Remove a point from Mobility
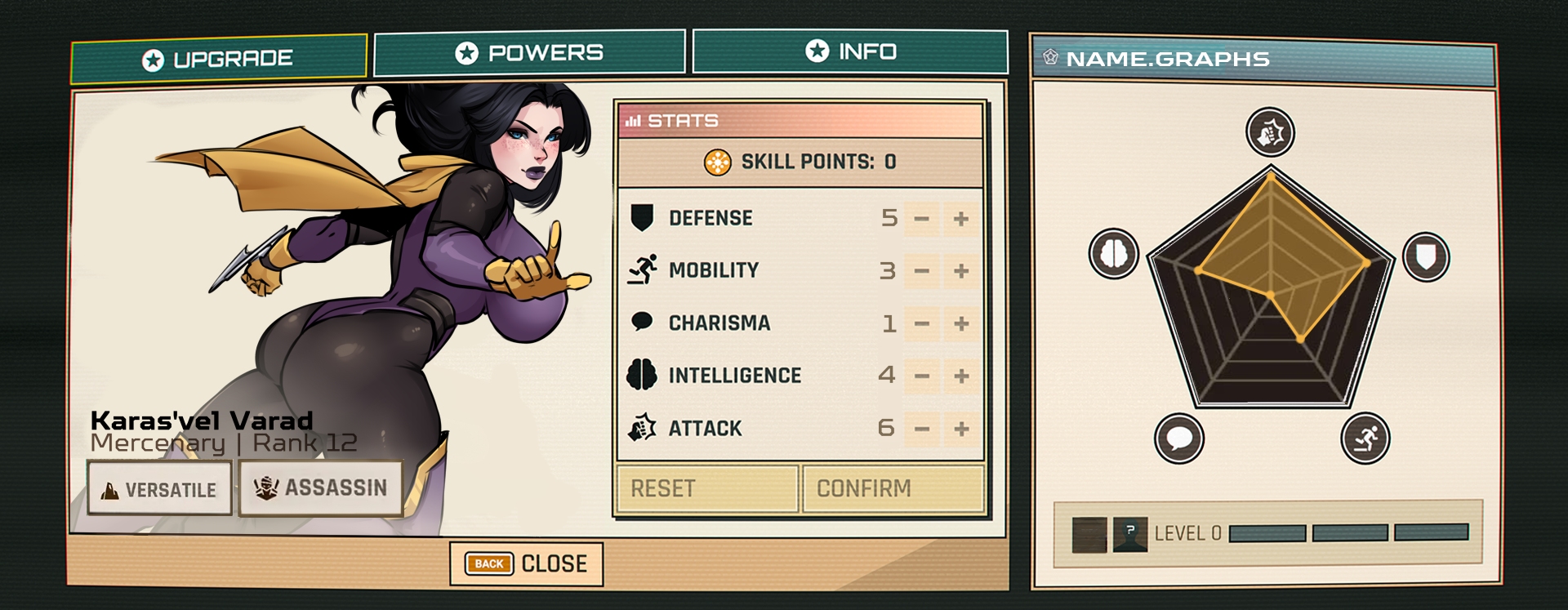The width and height of the screenshot is (1568, 610). point(922,271)
